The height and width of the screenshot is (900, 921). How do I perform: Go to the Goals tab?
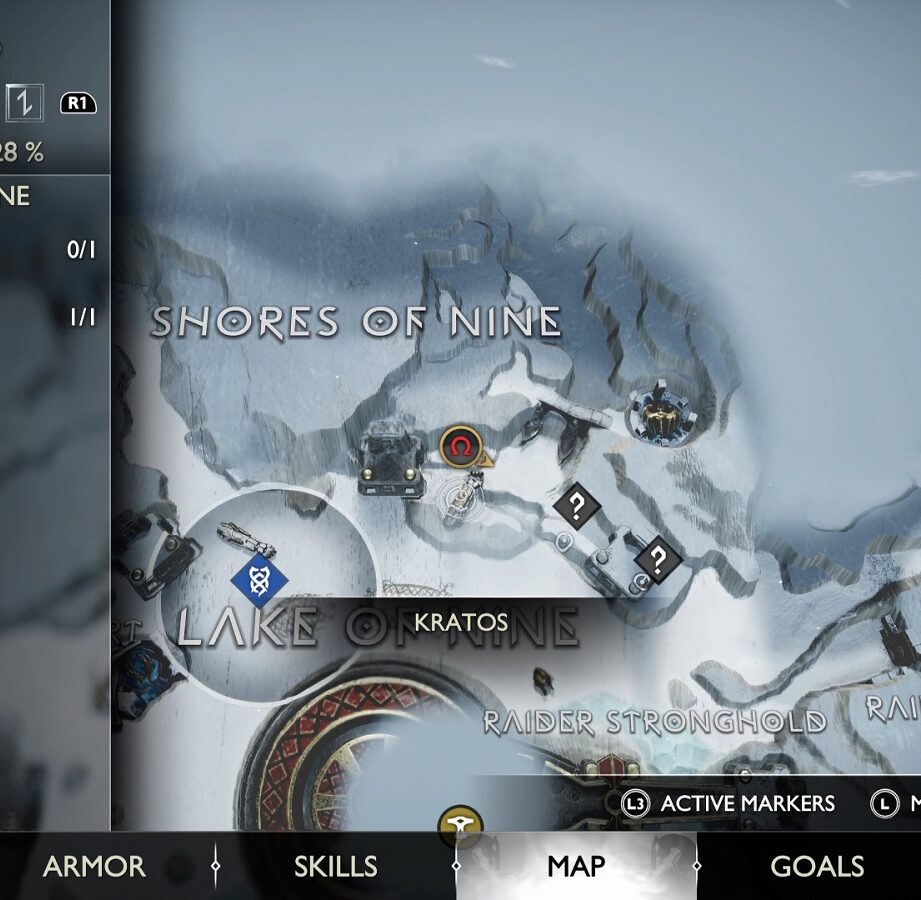point(817,866)
